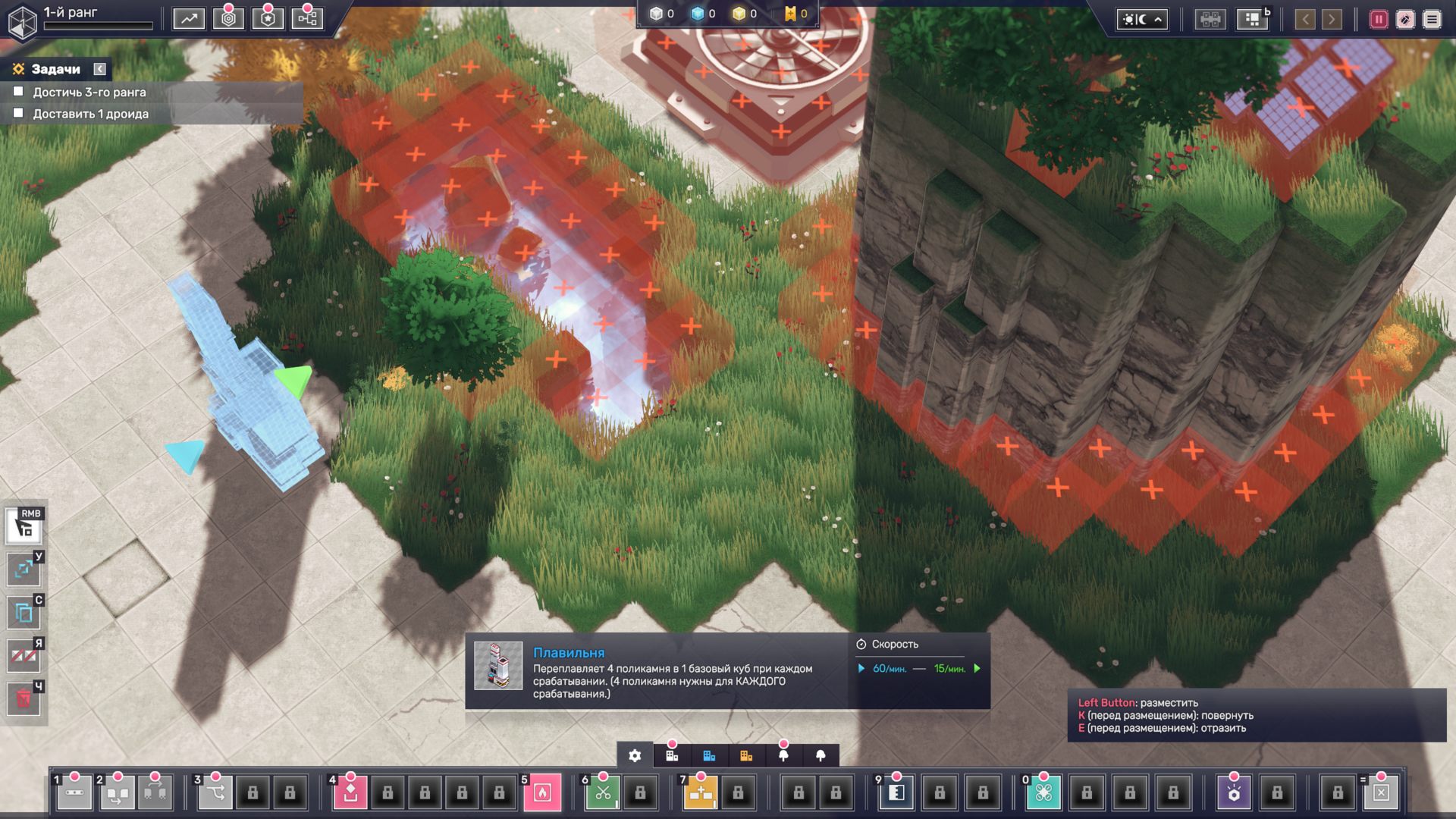Click the bug report beetle icon
Image resolution: width=1456 pixels, height=819 pixels.
[1405, 20]
